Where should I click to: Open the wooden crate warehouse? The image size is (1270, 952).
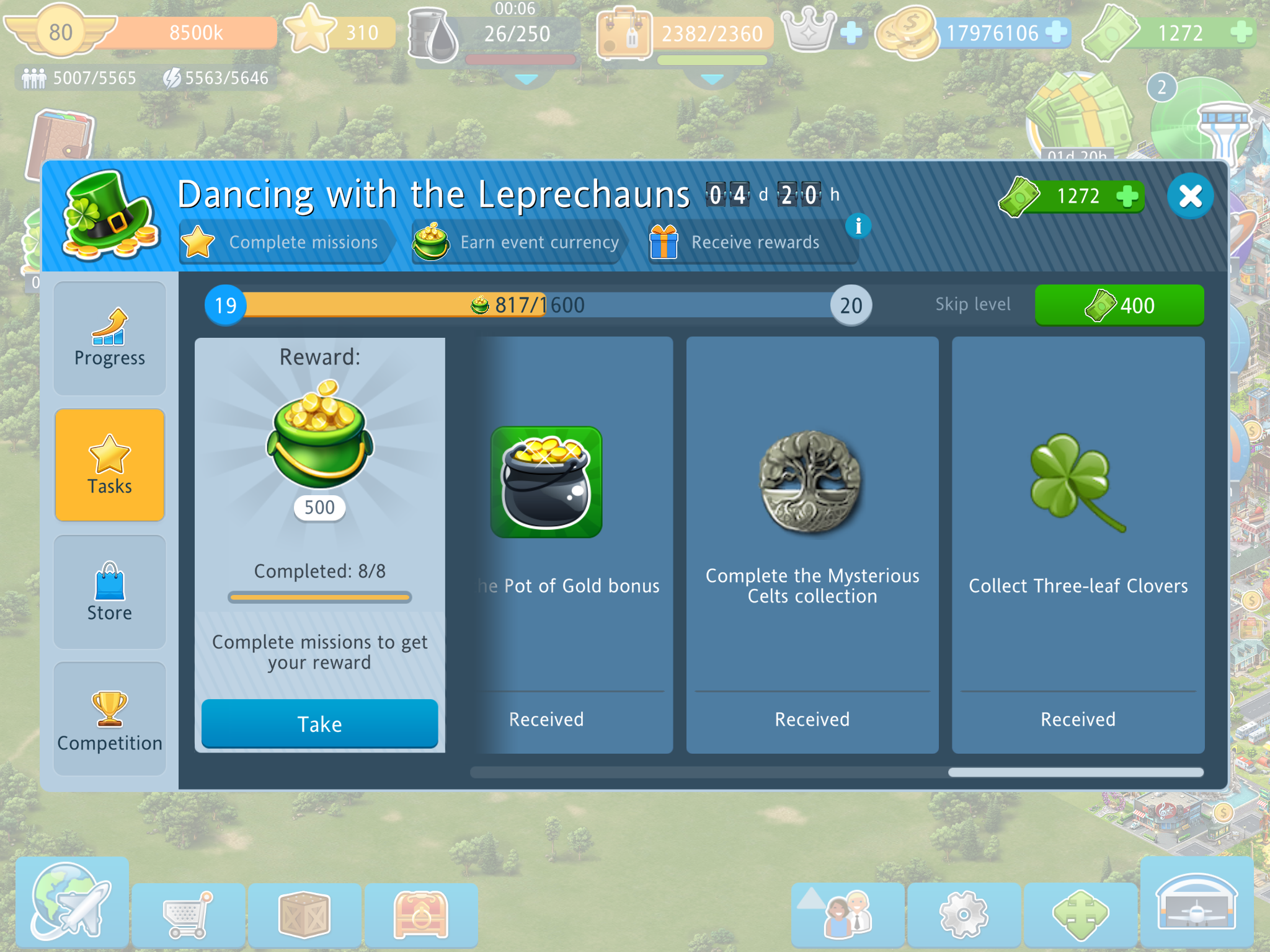coord(304,914)
